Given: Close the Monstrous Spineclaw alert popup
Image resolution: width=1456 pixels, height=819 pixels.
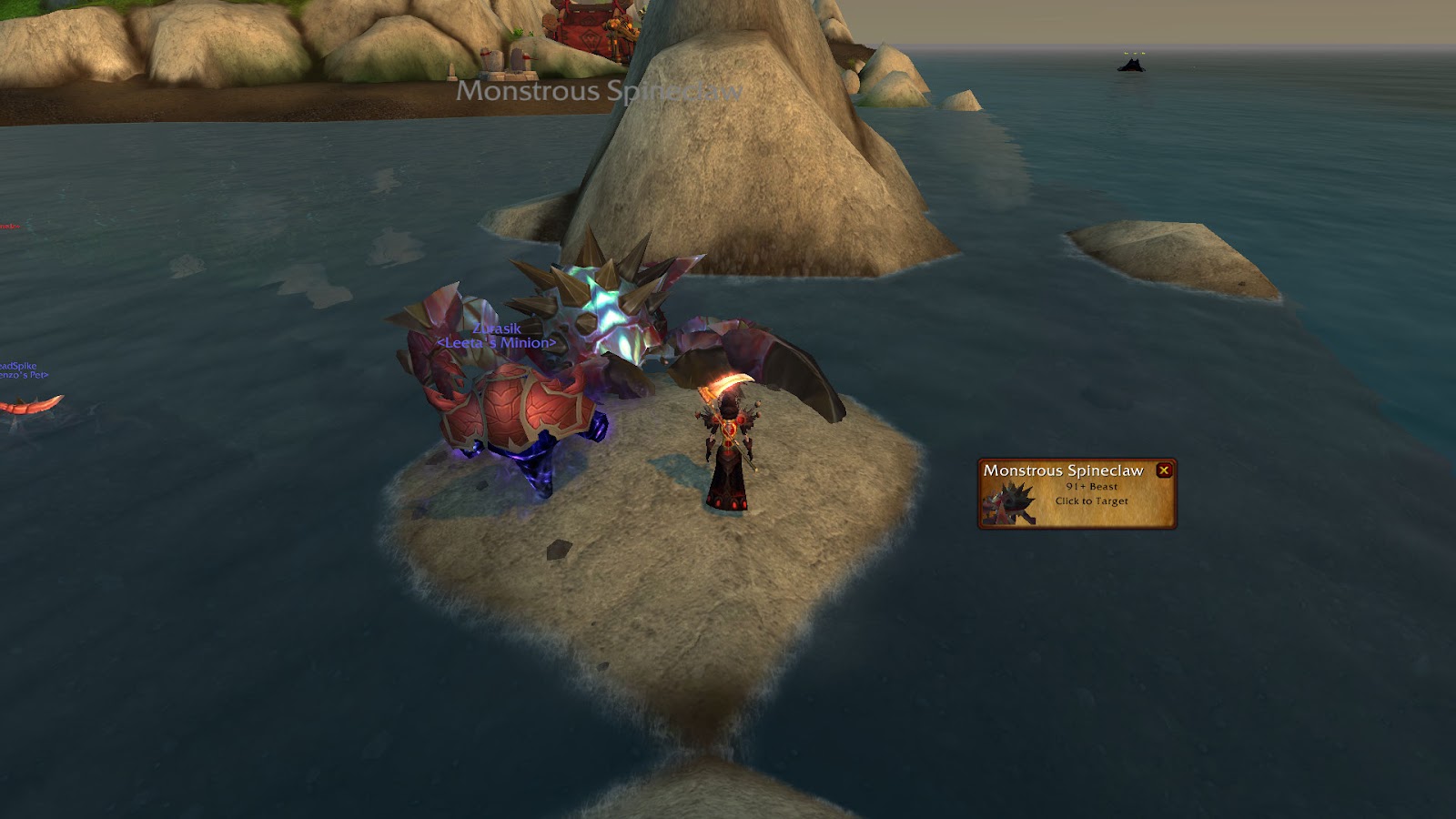Looking at the screenshot, I should 1163,470.
